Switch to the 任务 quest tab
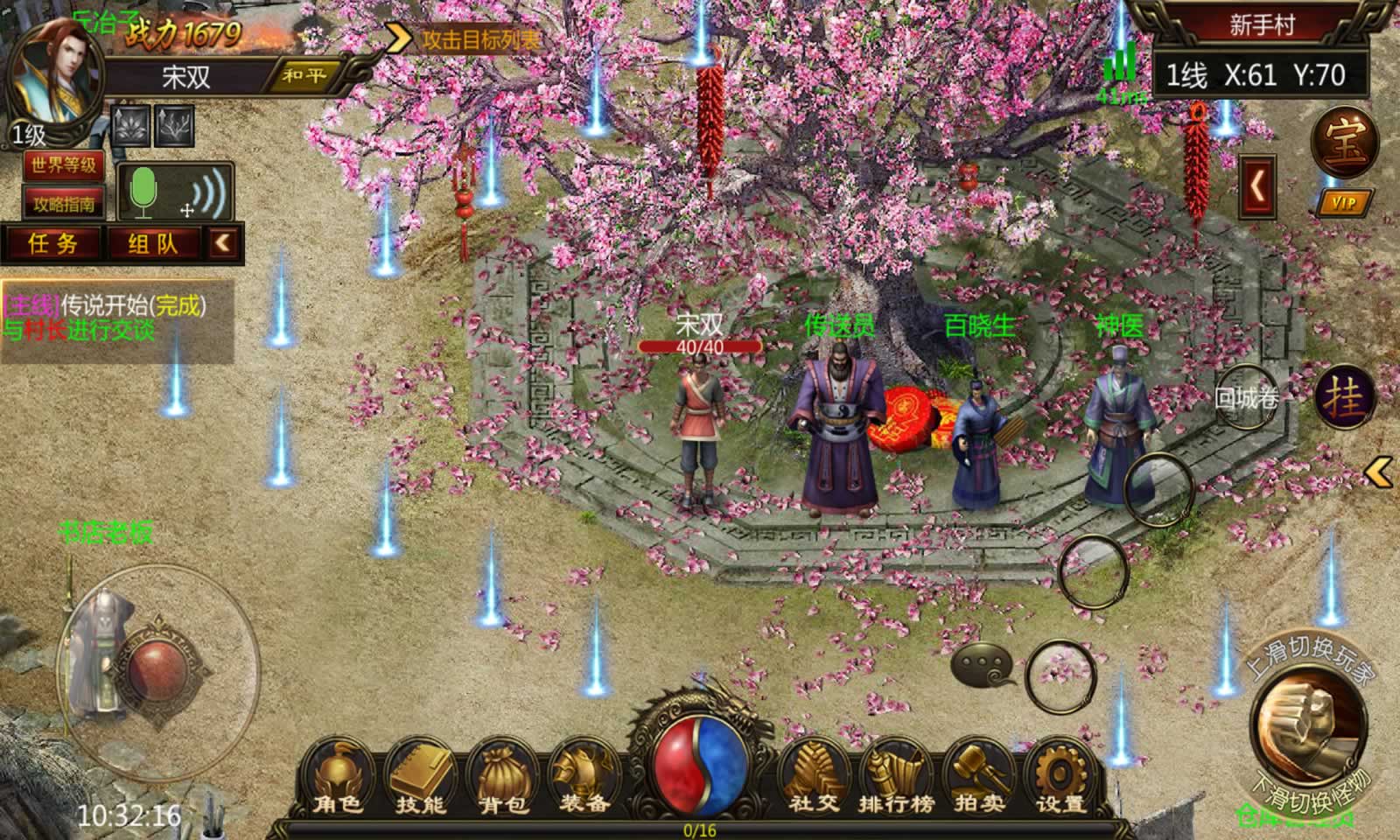This screenshot has height=840, width=1400. [53, 243]
